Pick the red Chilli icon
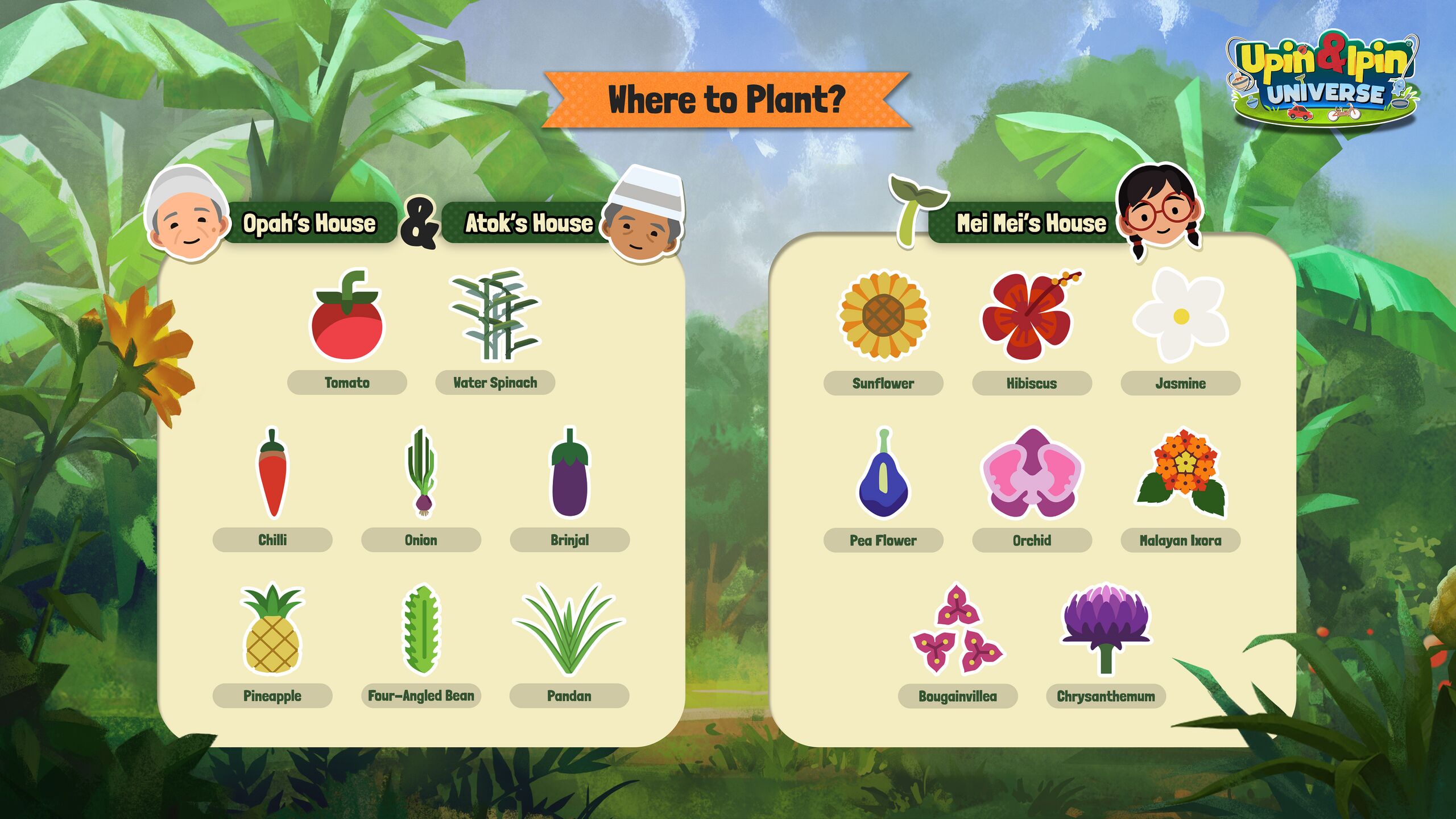 272,473
